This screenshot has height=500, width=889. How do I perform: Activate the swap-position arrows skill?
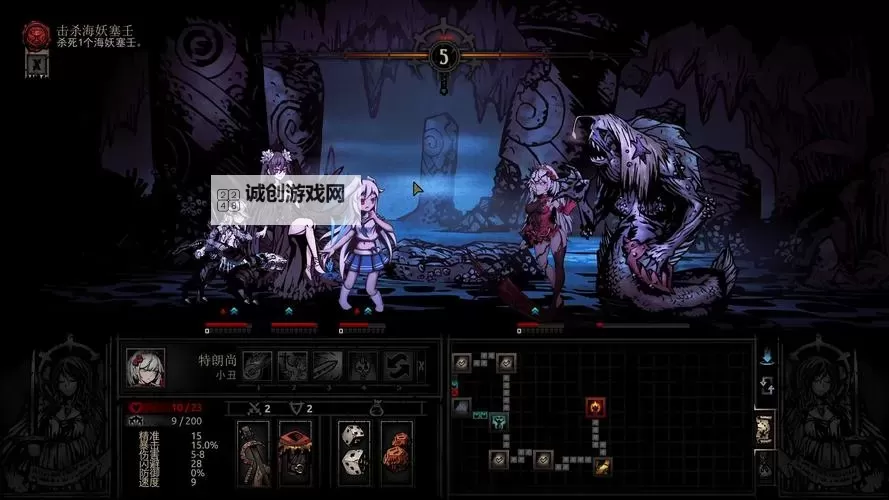click(x=397, y=366)
